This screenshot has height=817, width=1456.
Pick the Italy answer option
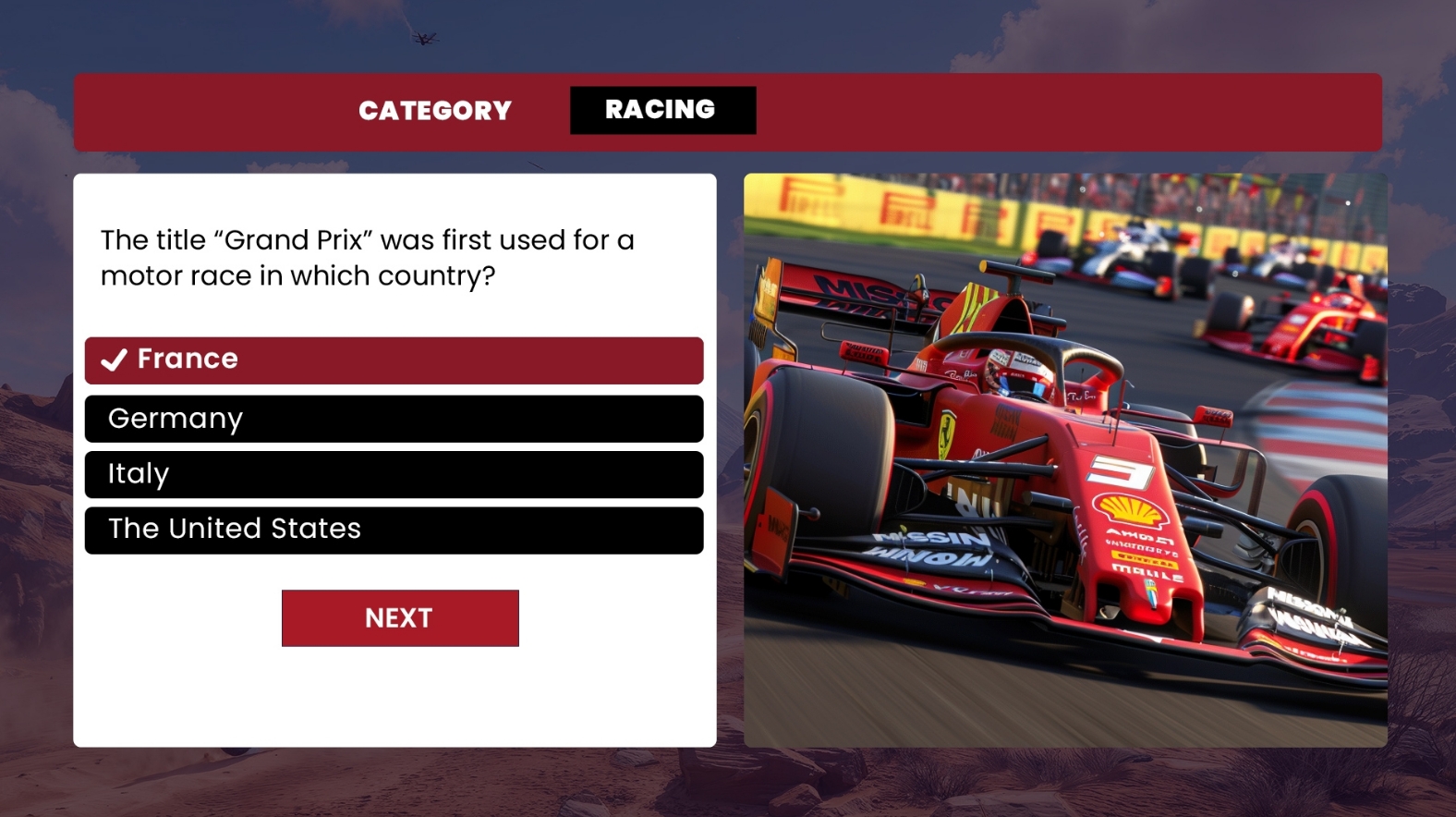point(394,474)
